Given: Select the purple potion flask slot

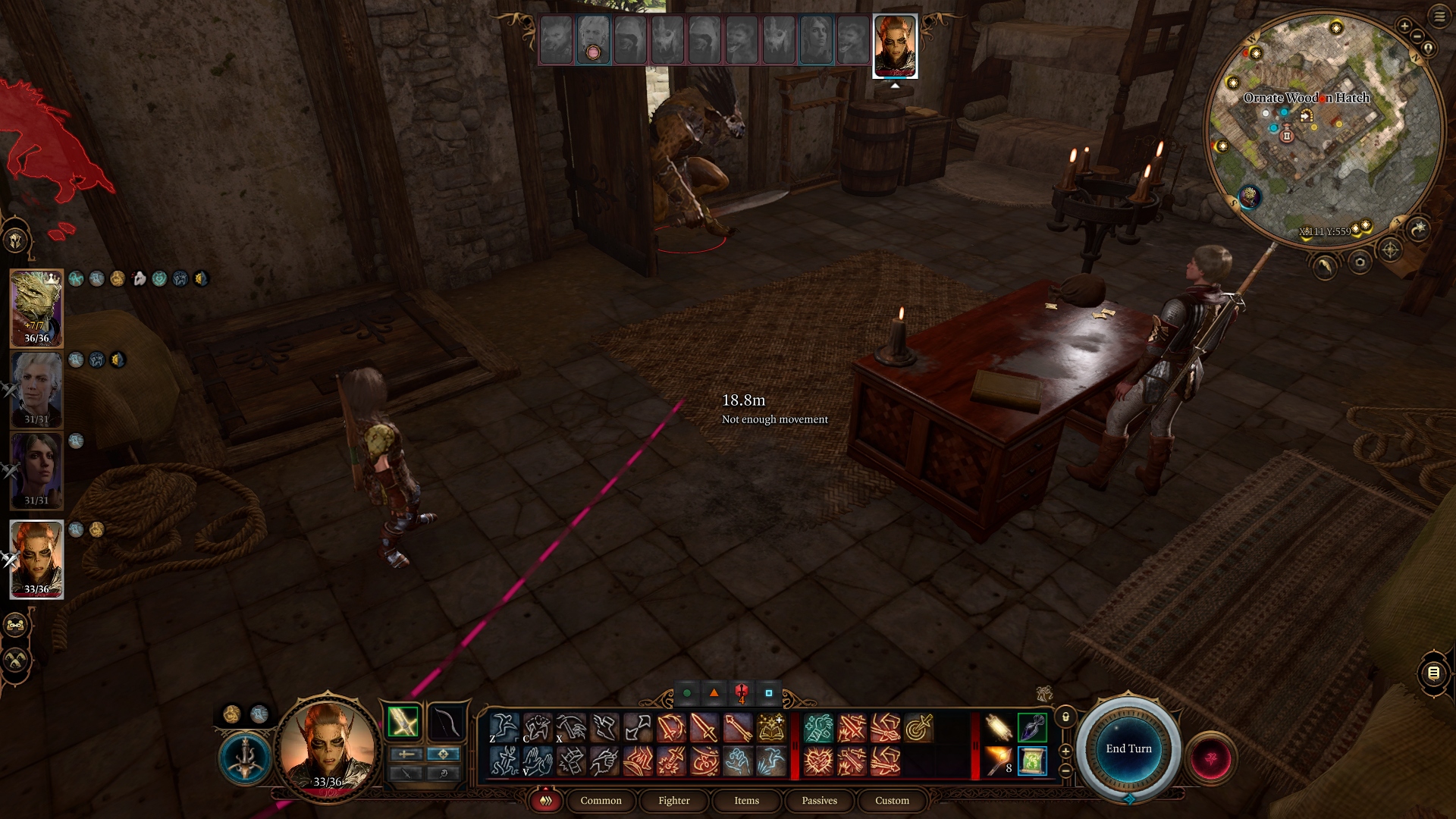Looking at the screenshot, I should pos(1032,727).
